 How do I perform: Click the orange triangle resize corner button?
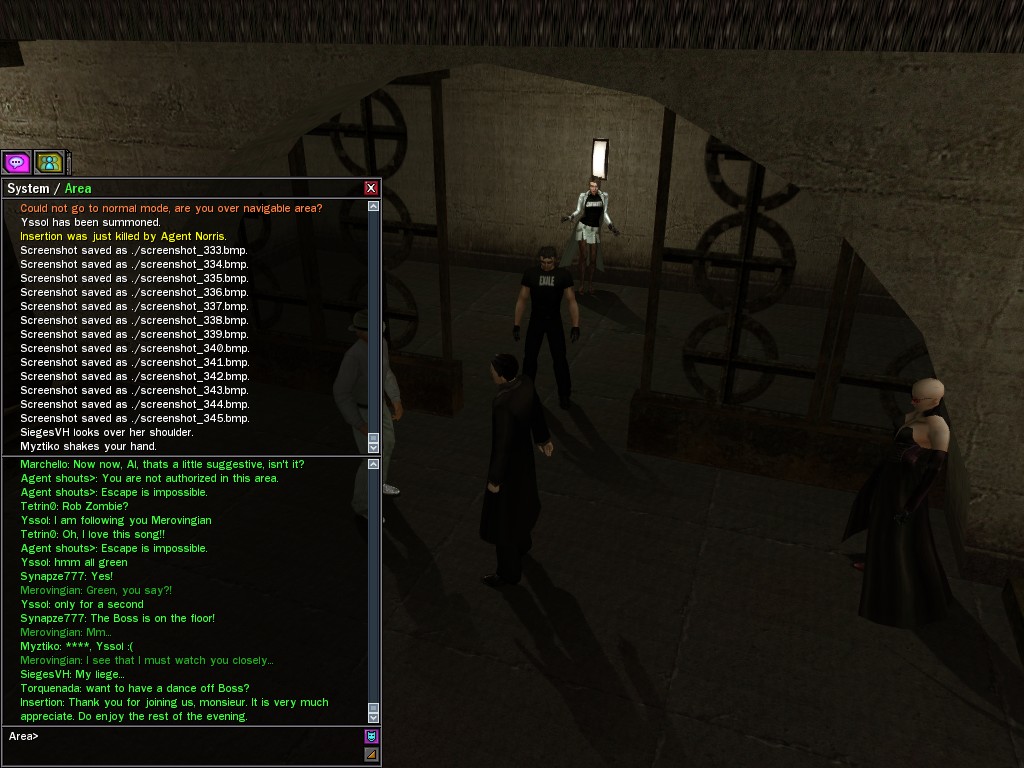pyautogui.click(x=371, y=754)
